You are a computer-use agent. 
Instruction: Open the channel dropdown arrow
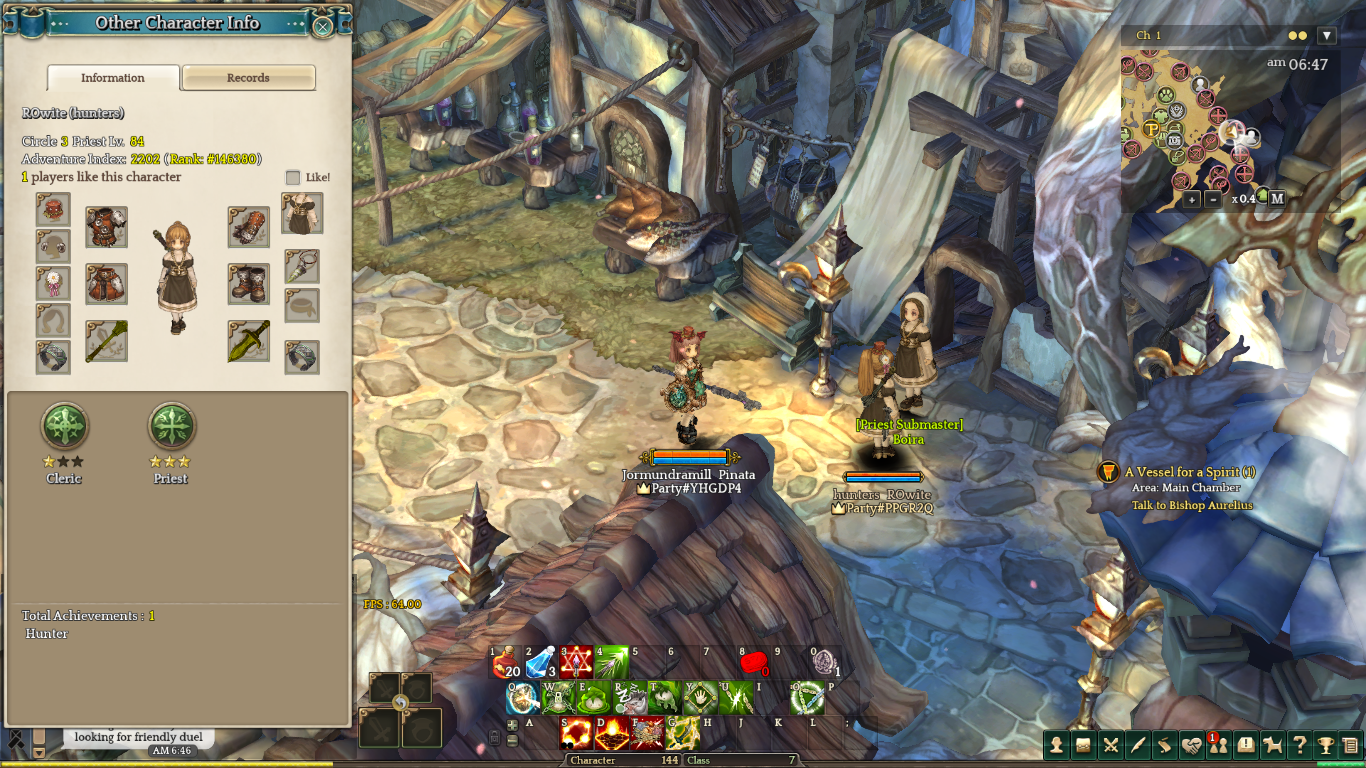1327,36
